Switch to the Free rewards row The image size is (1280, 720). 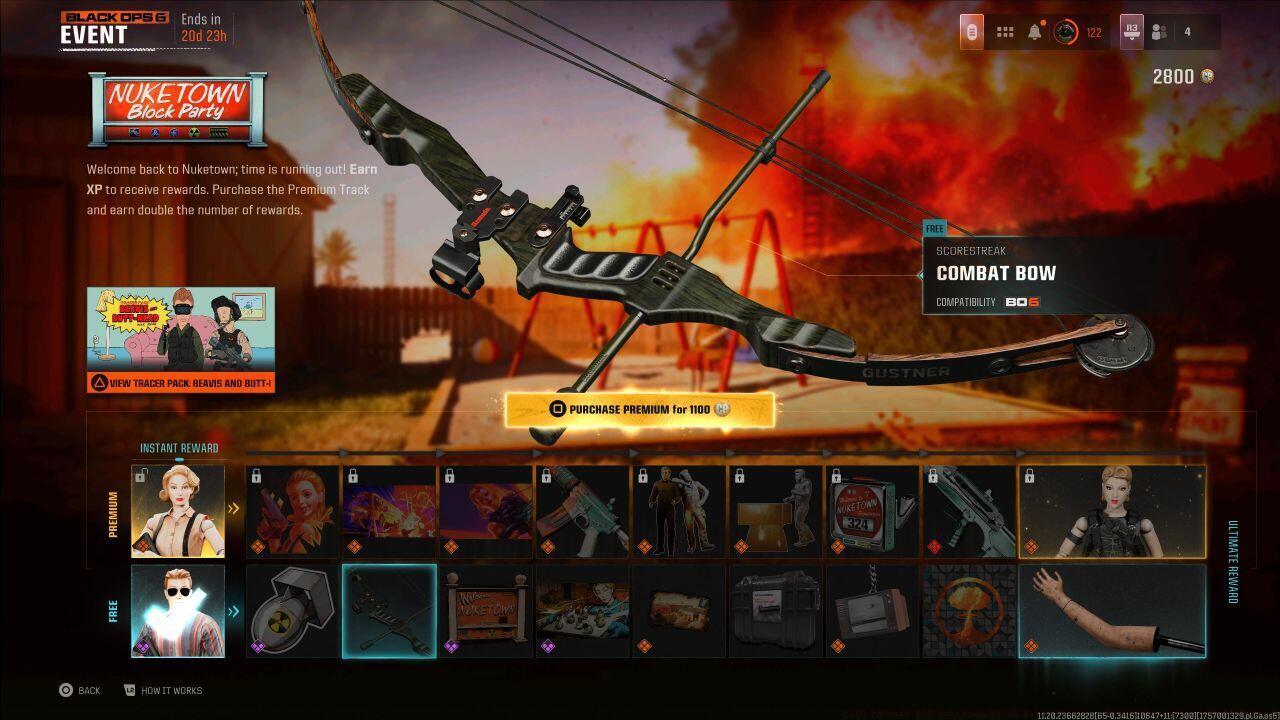coord(113,610)
